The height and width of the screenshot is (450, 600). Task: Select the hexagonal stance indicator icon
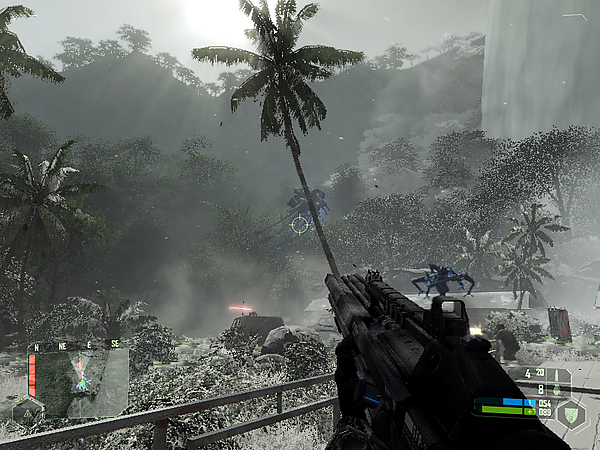point(27,411)
